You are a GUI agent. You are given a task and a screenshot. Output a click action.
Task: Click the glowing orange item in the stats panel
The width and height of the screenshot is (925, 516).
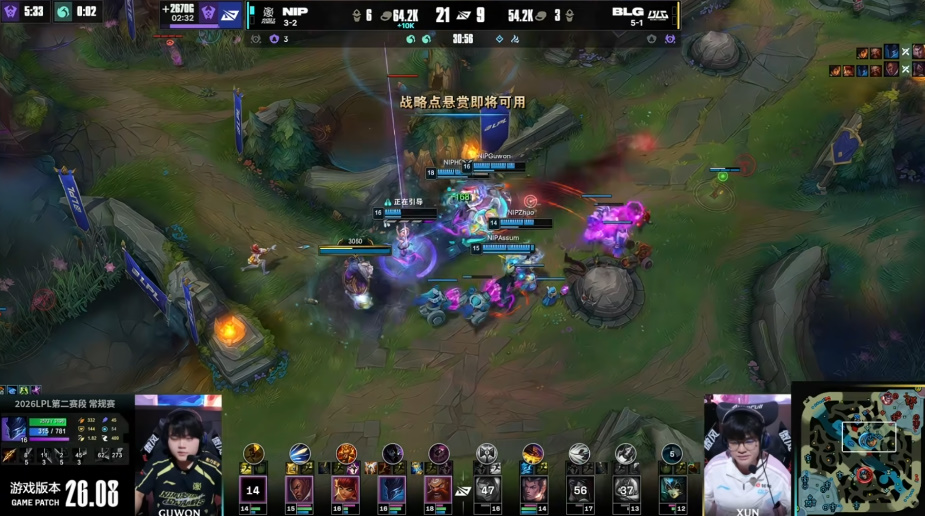(x=8, y=456)
